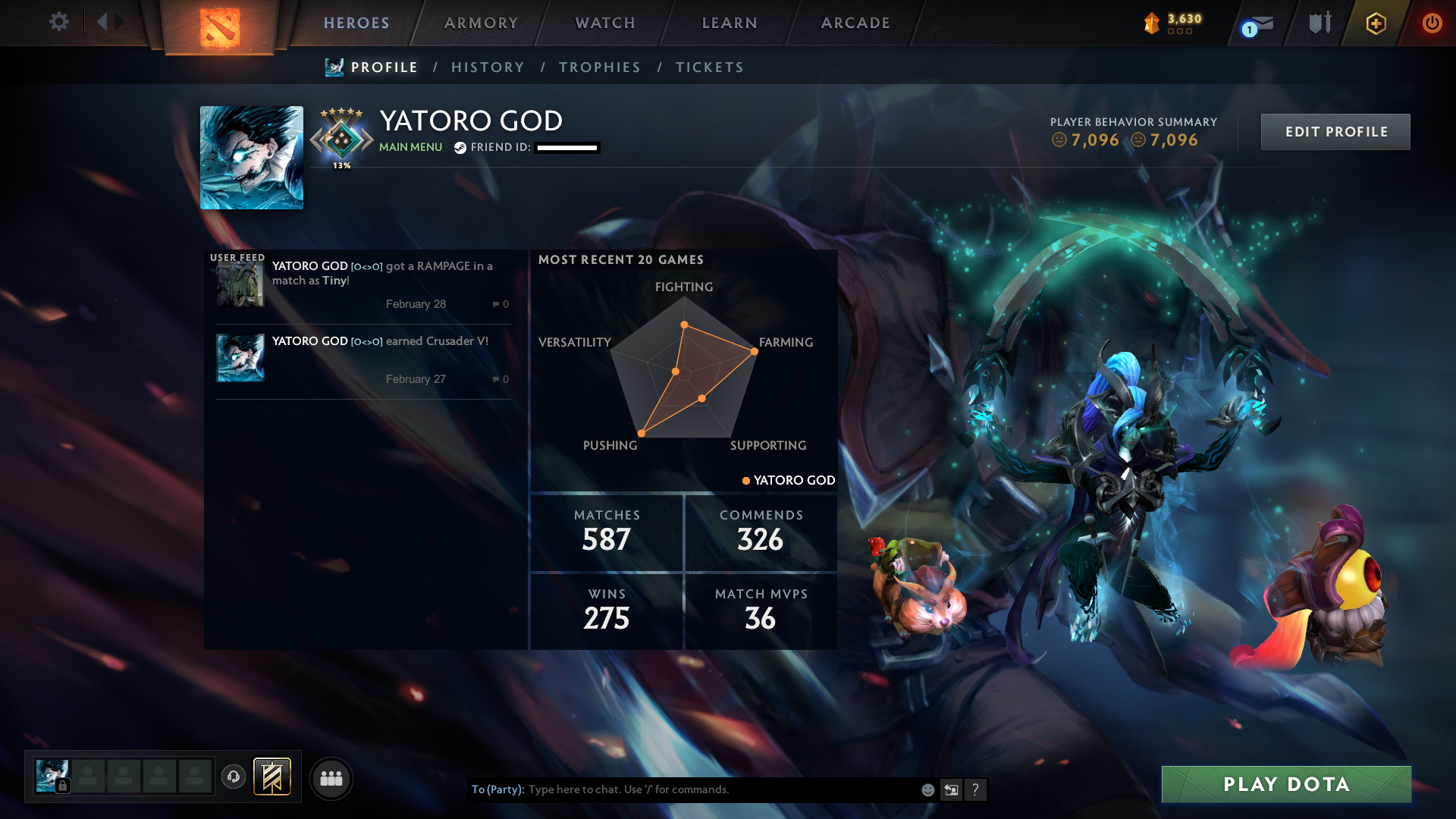This screenshot has width=1456, height=819.
Task: Open settings with the gear icon
Action: tap(59, 23)
